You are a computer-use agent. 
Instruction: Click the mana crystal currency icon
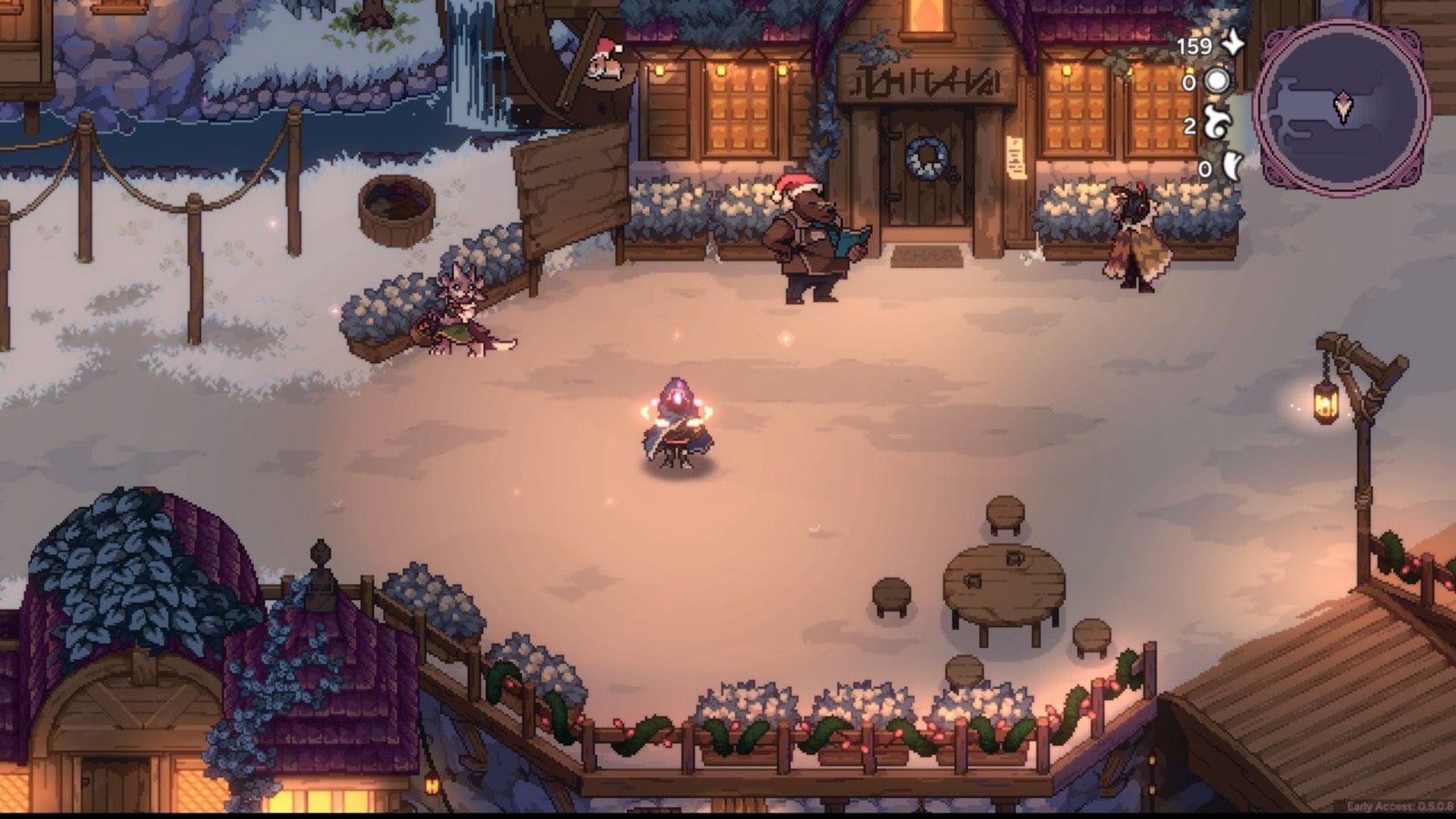tap(1233, 43)
